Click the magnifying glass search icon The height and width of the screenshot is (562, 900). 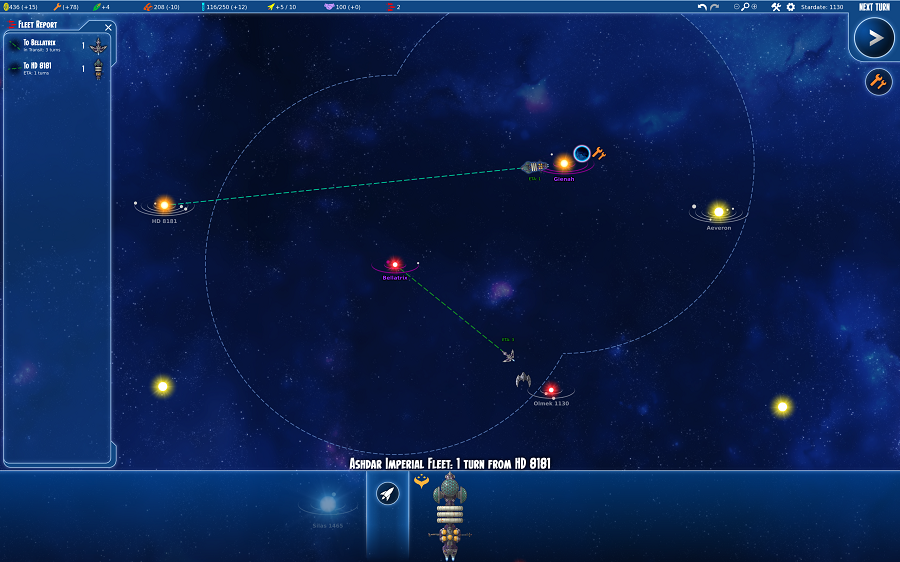[745, 7]
